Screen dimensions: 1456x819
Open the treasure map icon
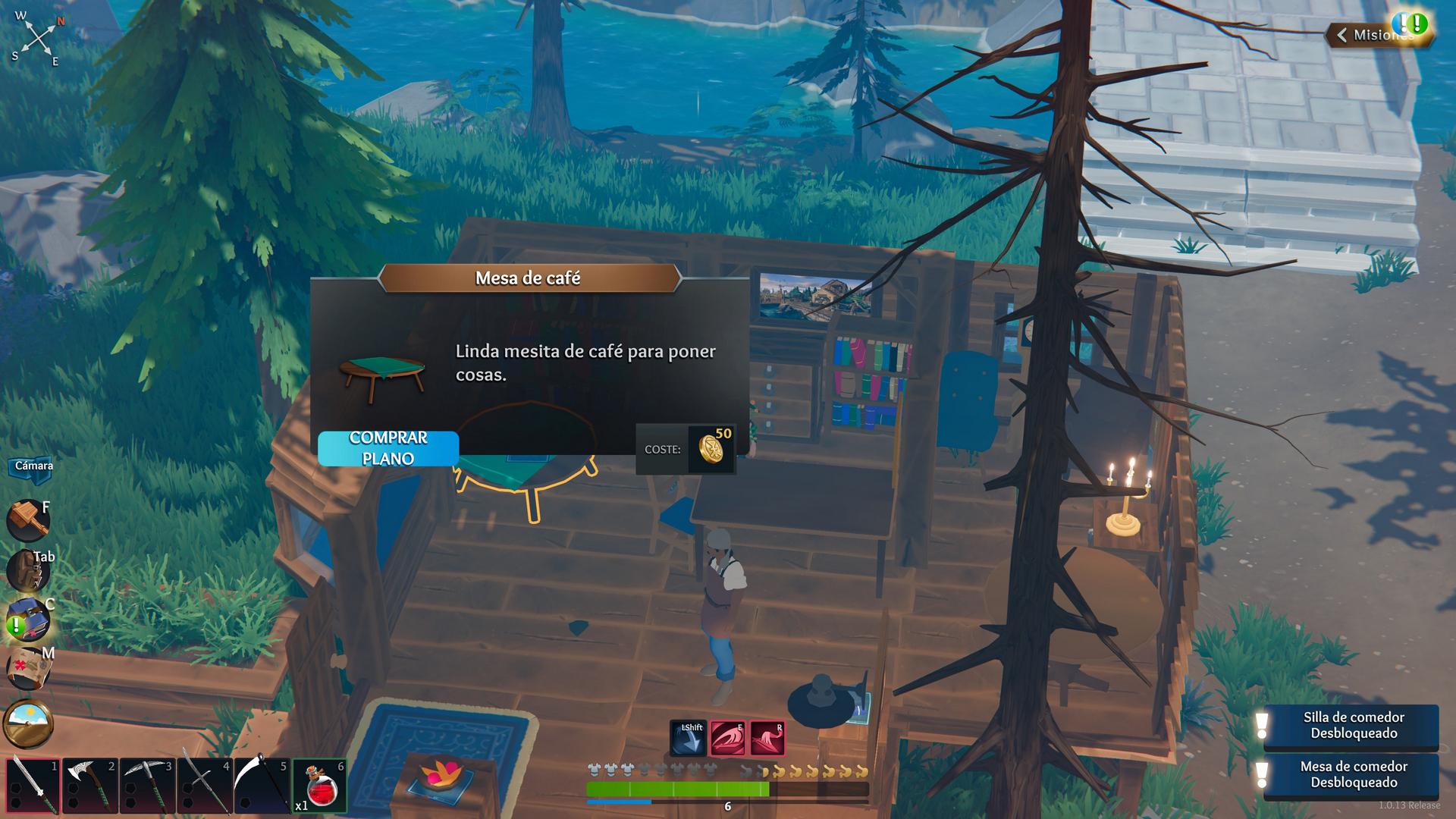click(x=28, y=669)
